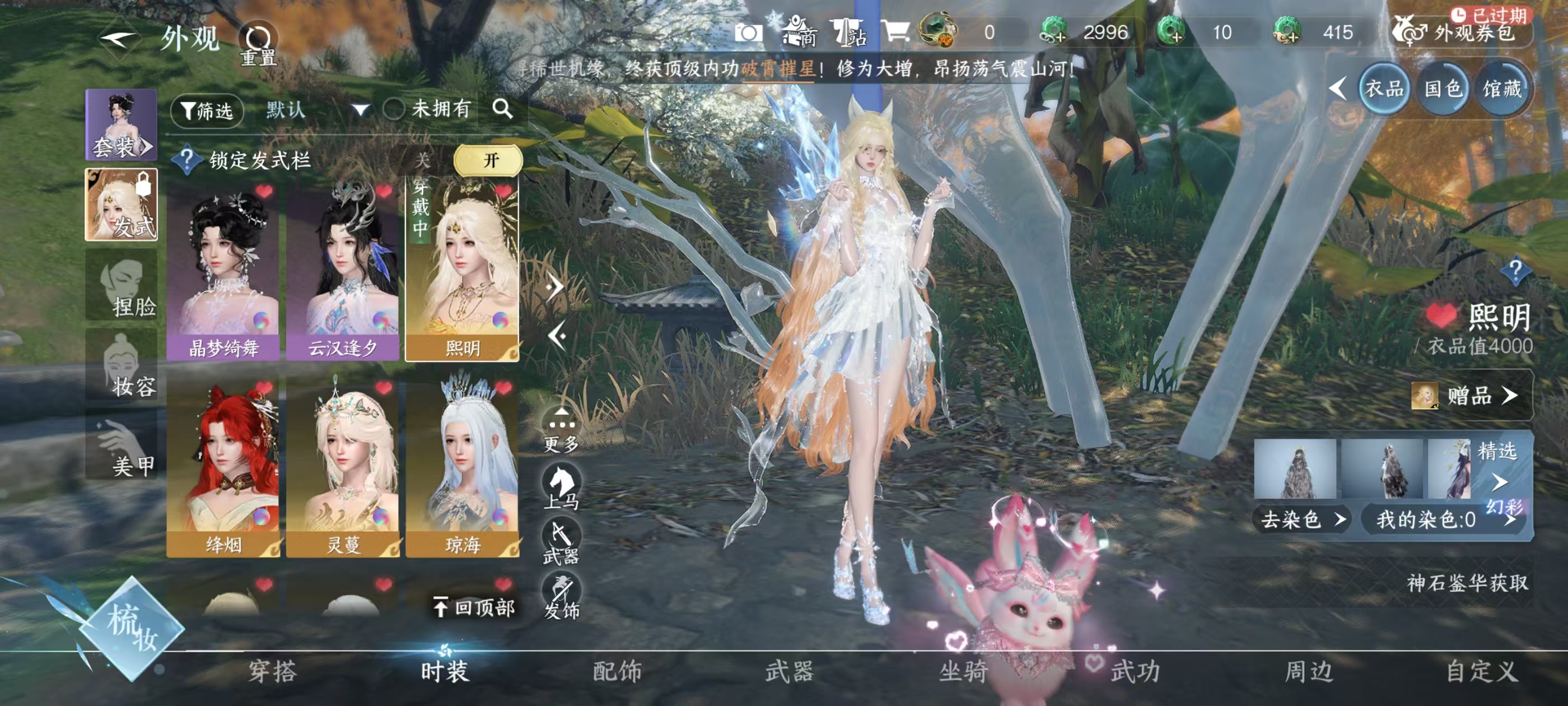Click 回顶部 to return to top
The height and width of the screenshot is (706, 1568).
(475, 607)
